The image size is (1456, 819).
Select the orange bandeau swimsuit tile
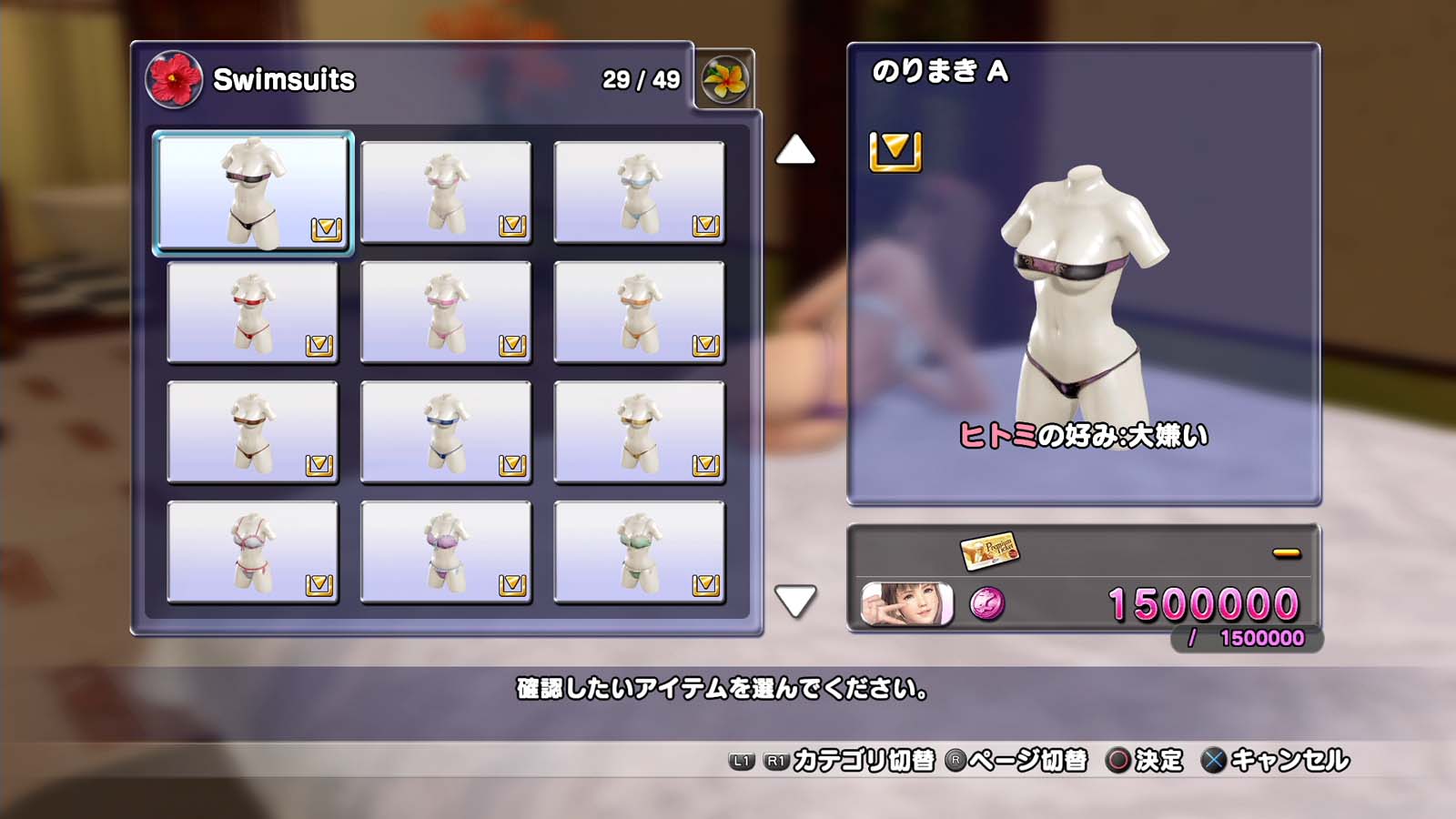click(639, 312)
